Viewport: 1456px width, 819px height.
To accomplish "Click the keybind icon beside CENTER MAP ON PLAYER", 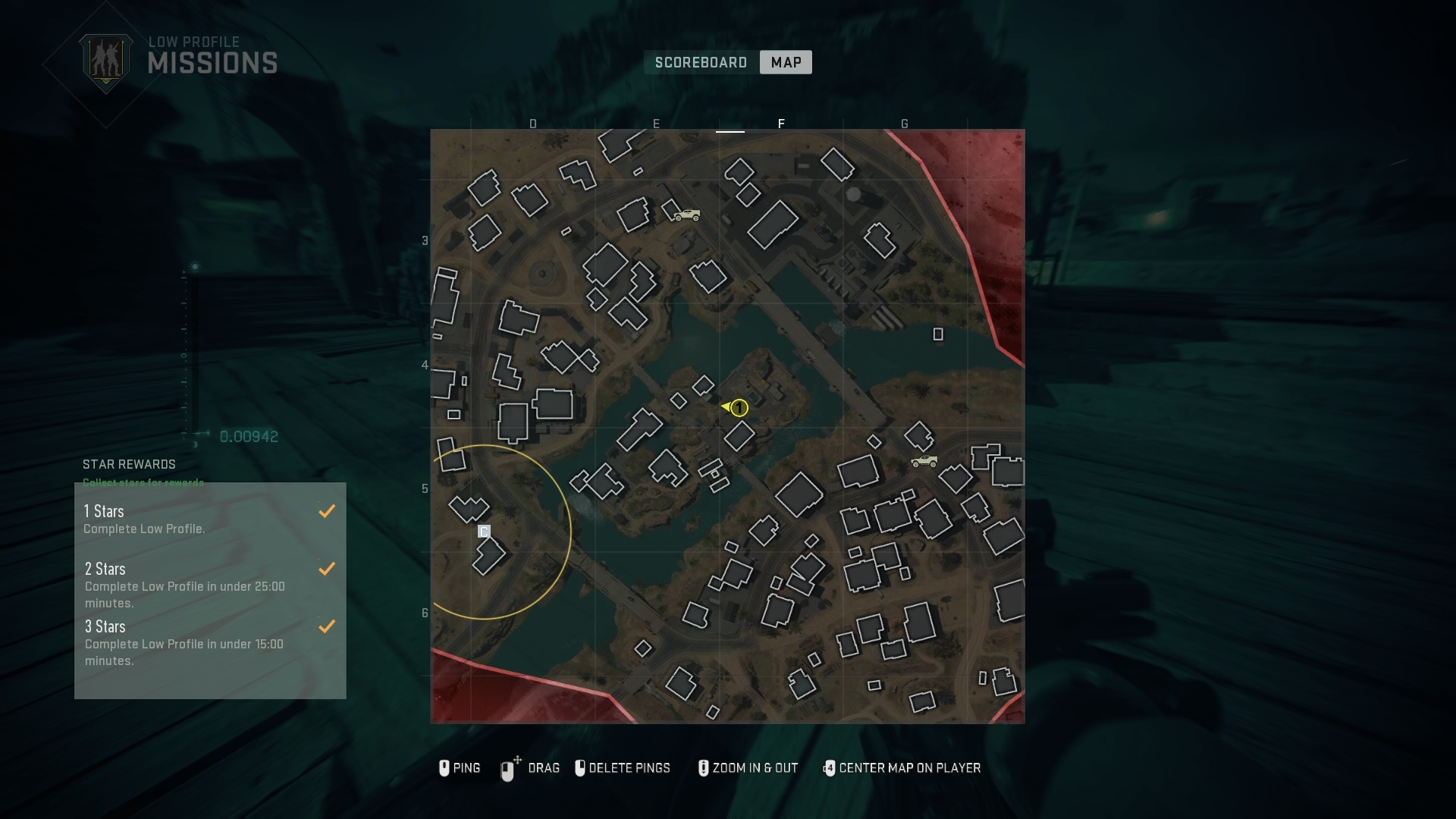I will tap(830, 768).
